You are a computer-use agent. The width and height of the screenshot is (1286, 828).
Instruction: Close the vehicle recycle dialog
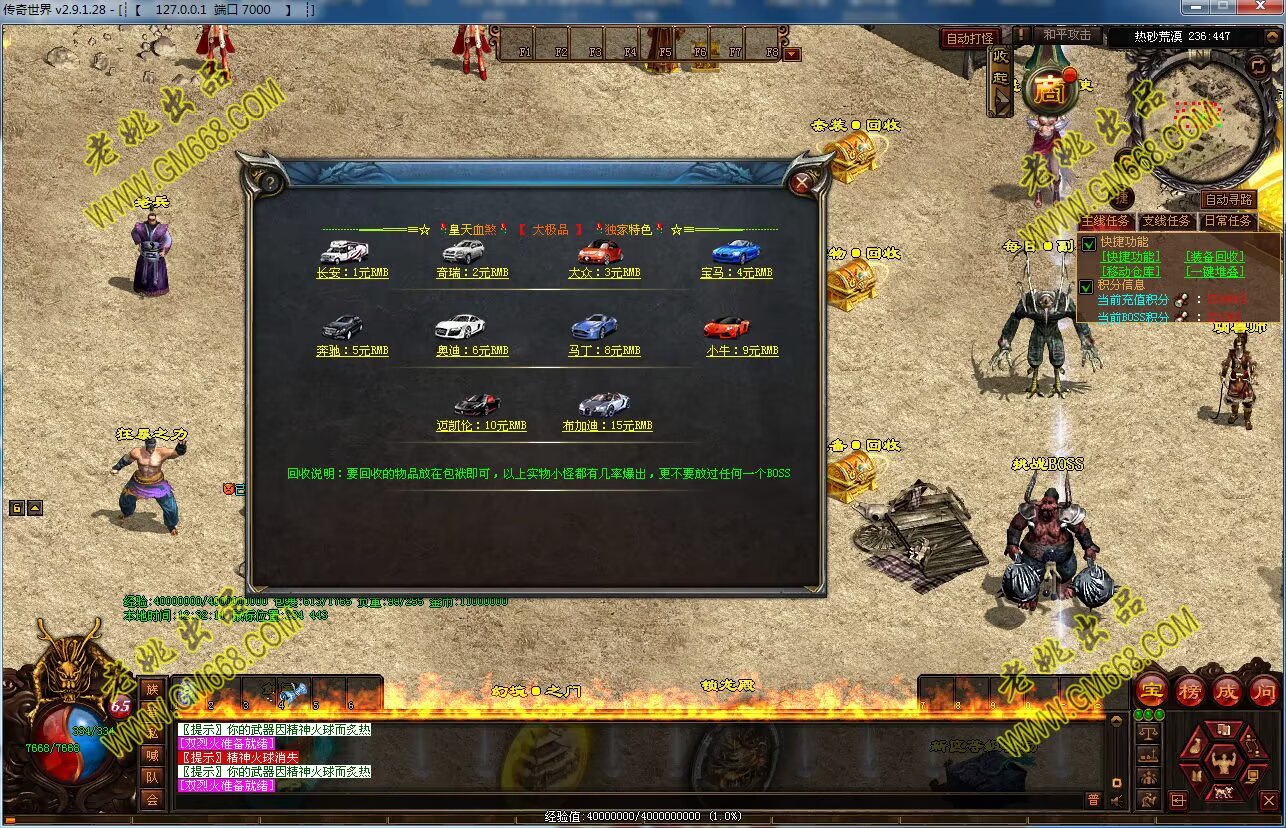(802, 183)
